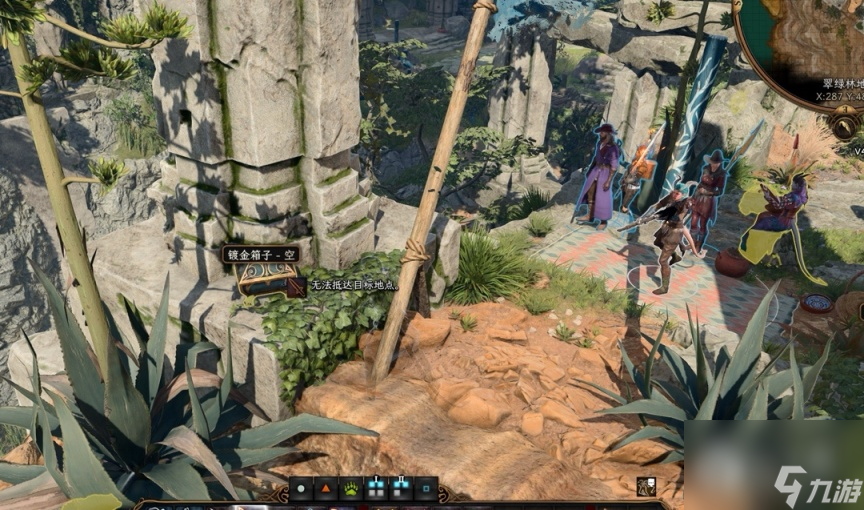Screen dimensions: 864x510
Task: Click the character icon right of hotbar
Action: [x=647, y=487]
